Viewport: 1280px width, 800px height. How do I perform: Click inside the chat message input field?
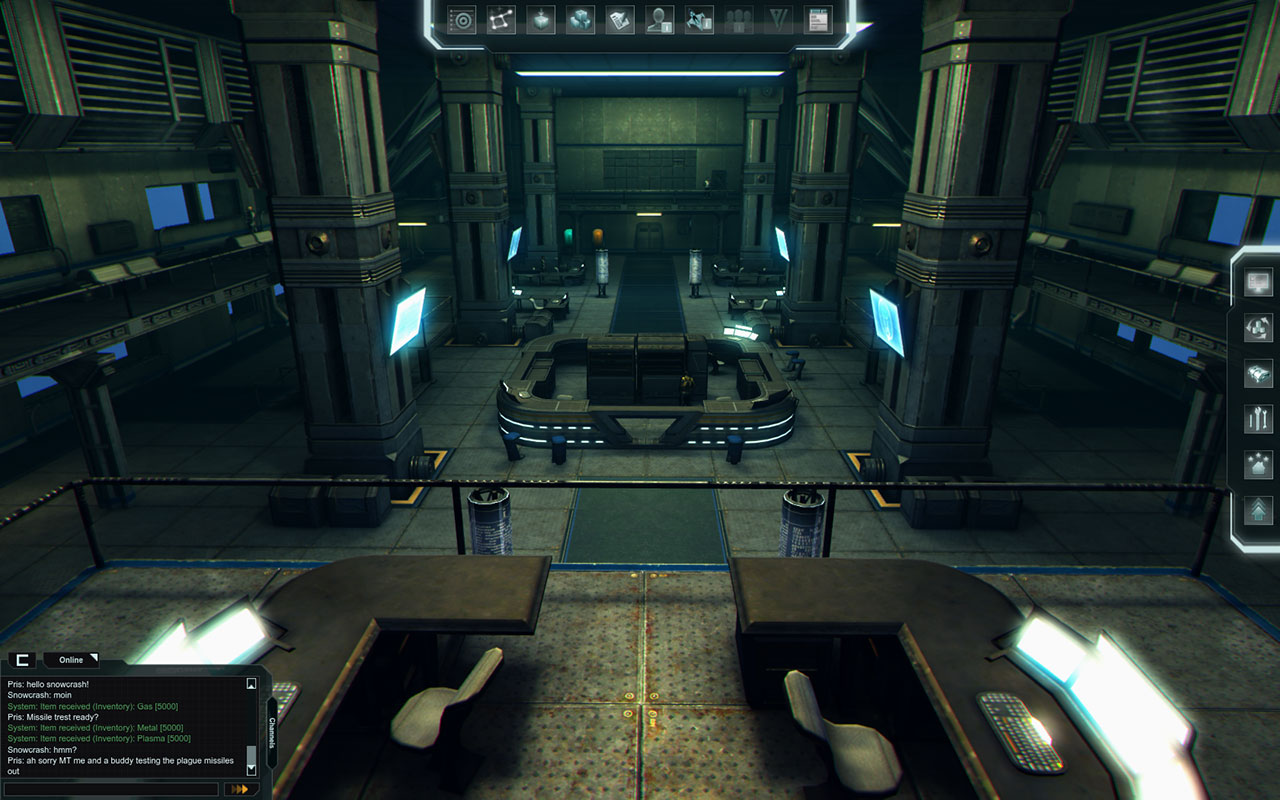pos(110,789)
